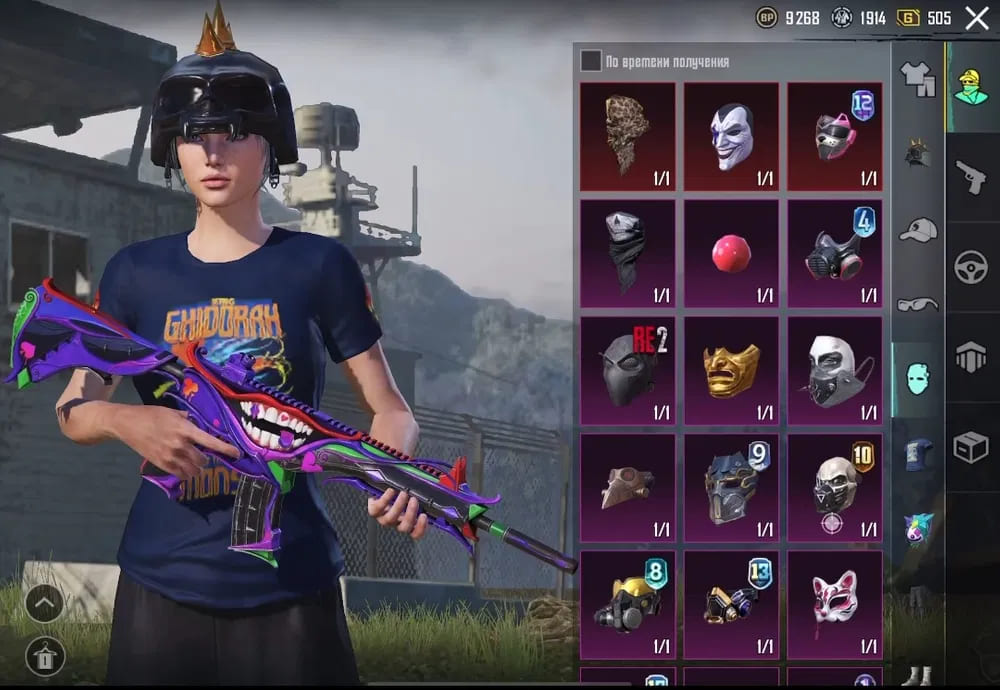
Task: Switch to the weapon skins pistol tab
Action: (x=971, y=178)
